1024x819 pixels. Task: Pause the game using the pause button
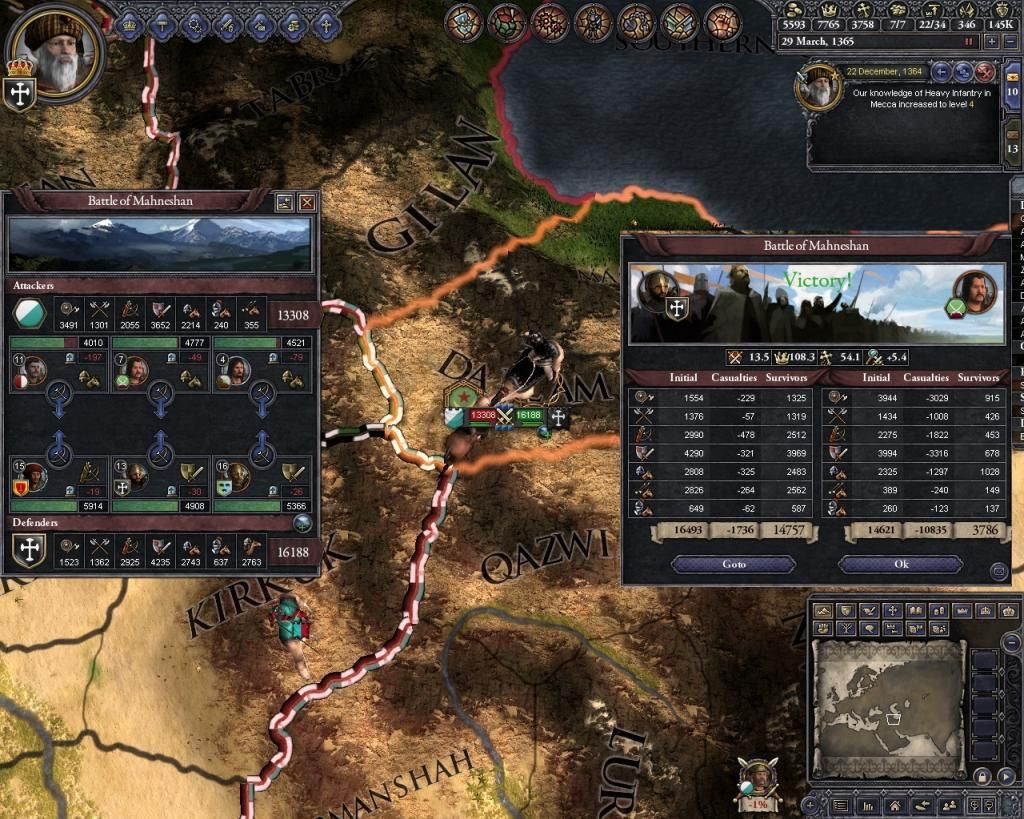coord(967,41)
